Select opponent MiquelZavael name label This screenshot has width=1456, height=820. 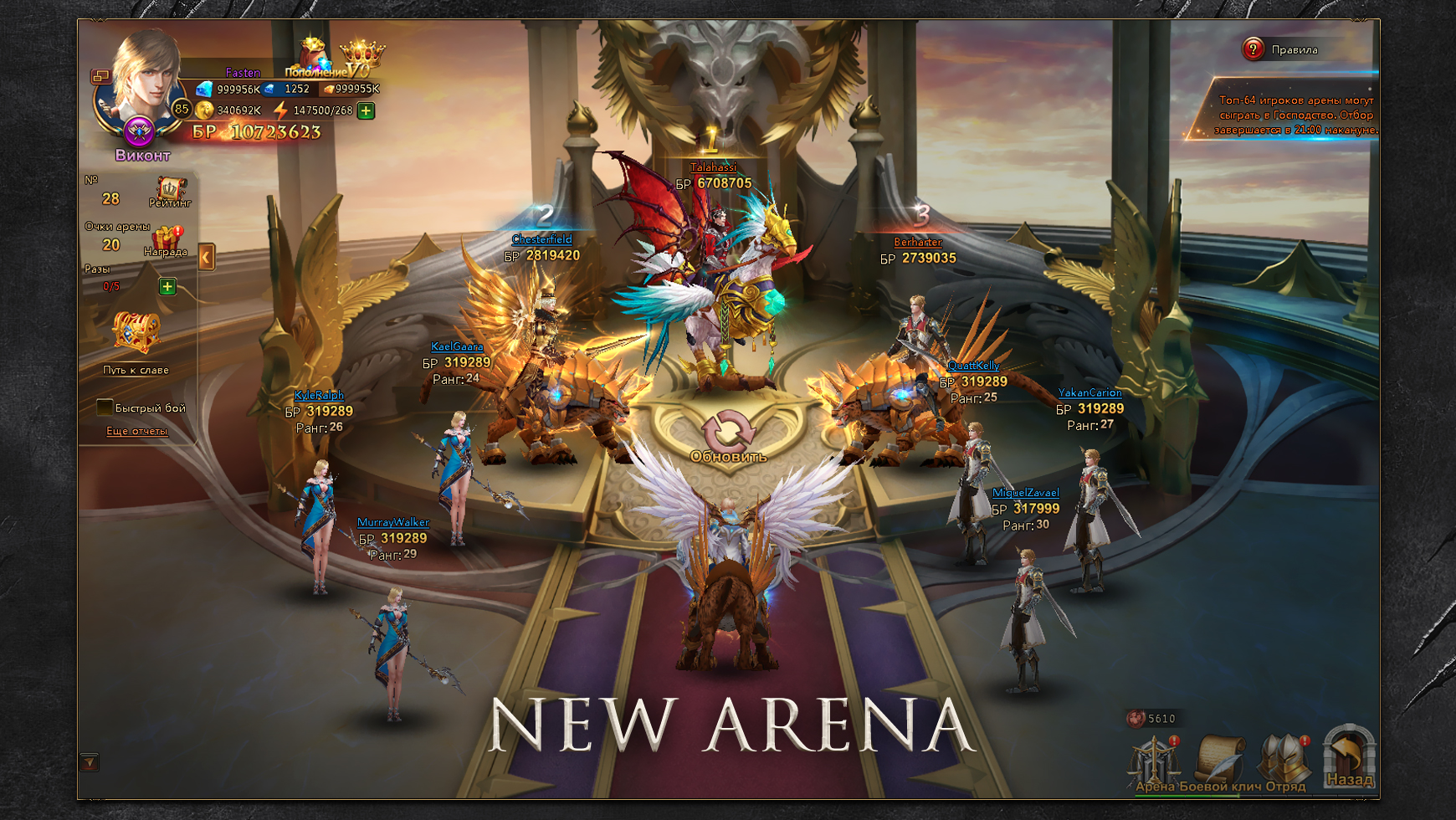click(1025, 493)
